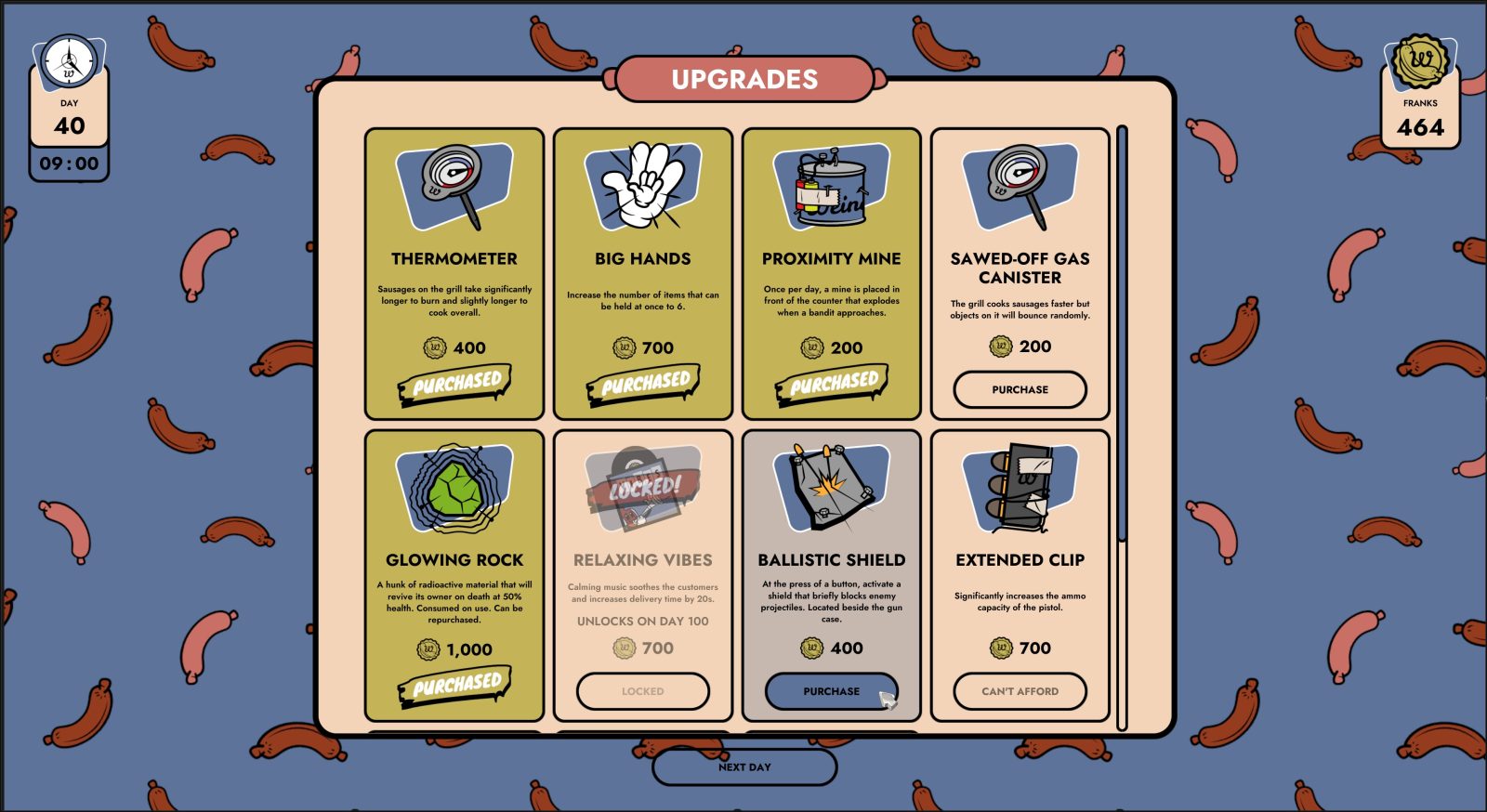Screen dimensions: 1487x812
Task: Click the Franks bottle cap emblem
Action: coord(1421,60)
